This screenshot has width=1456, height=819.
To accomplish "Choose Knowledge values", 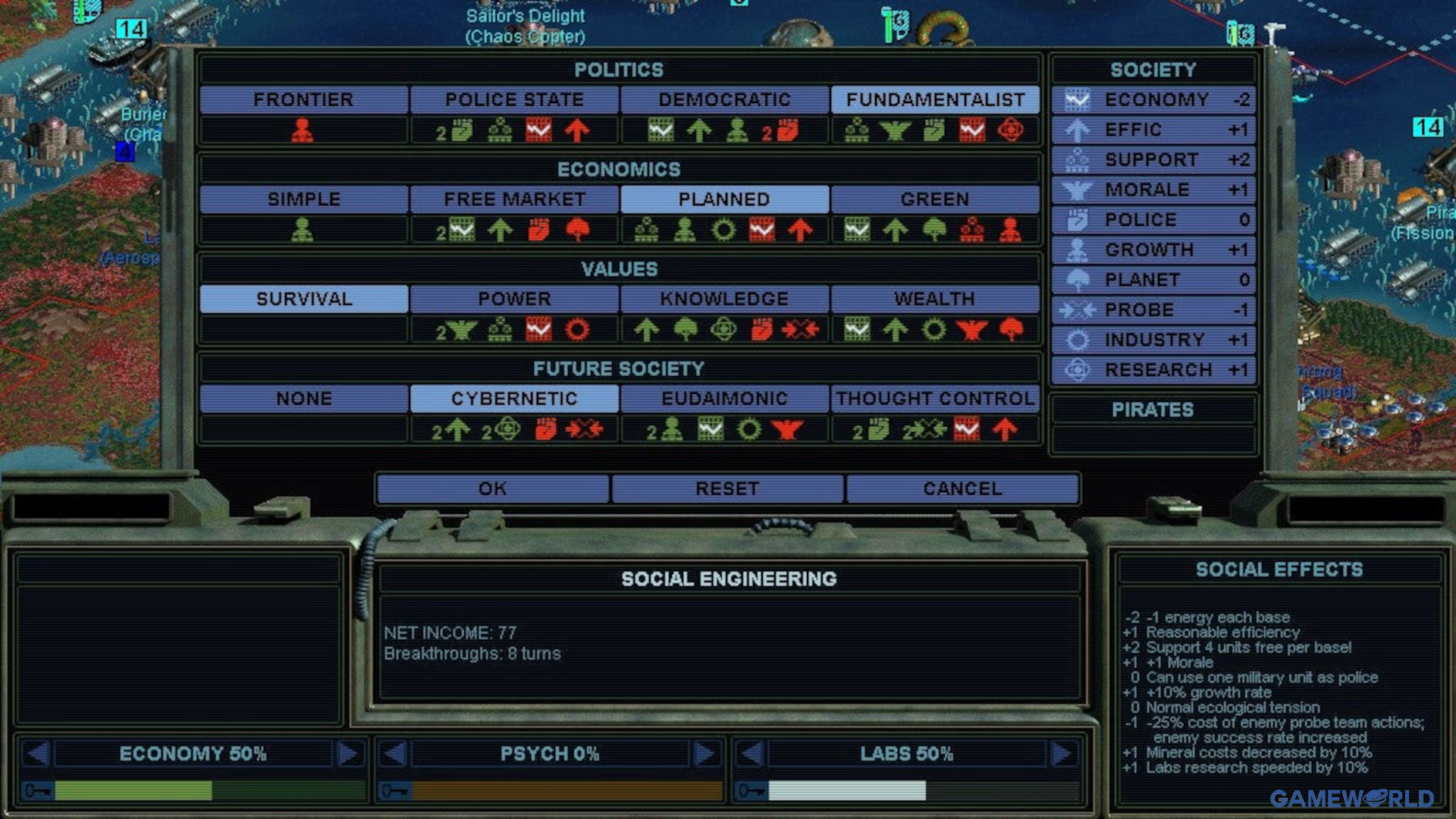I will tap(724, 300).
